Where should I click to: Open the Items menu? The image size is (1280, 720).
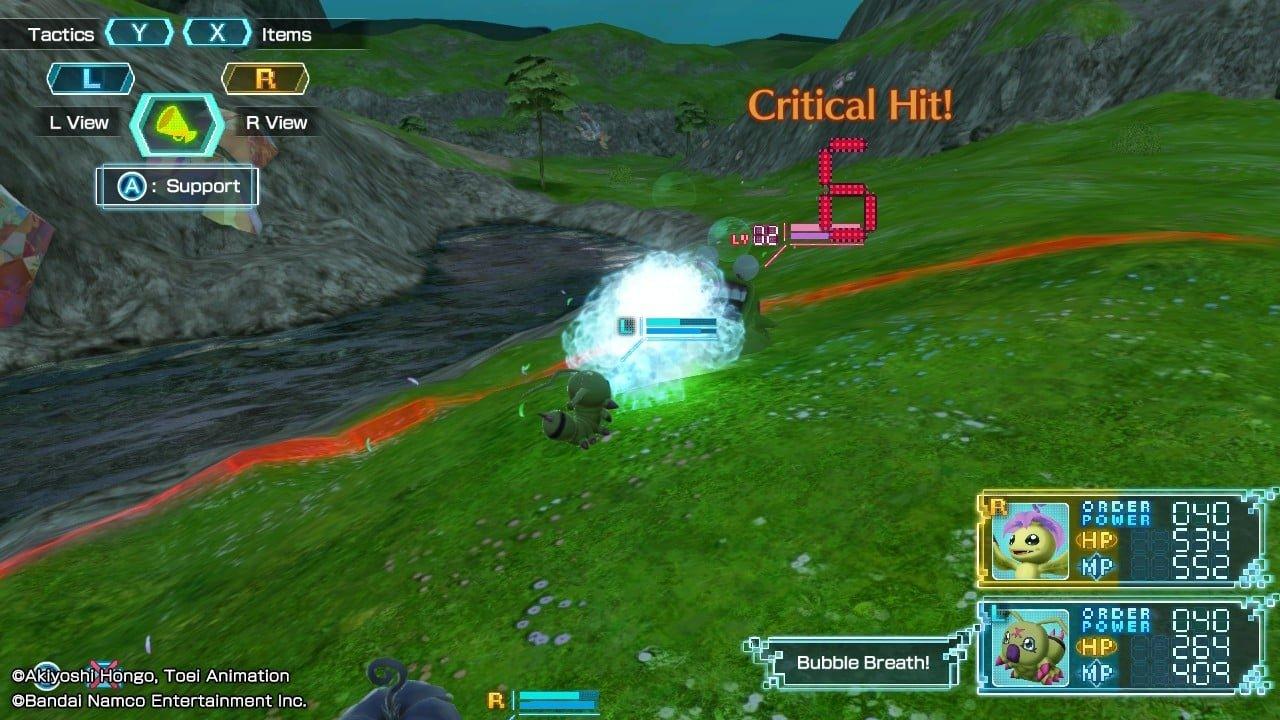click(285, 33)
